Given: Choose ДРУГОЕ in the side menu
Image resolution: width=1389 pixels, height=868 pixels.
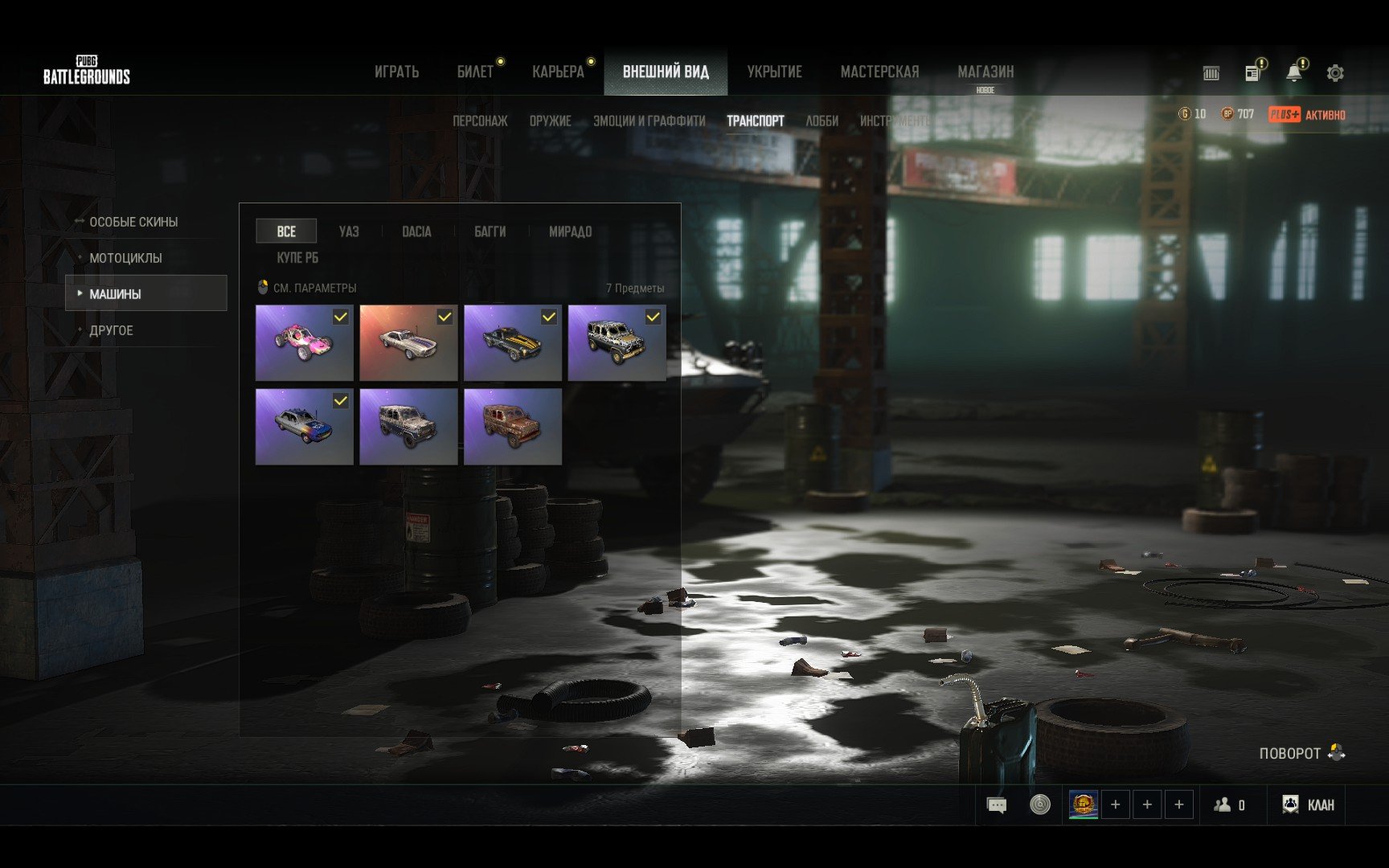Looking at the screenshot, I should point(111,330).
